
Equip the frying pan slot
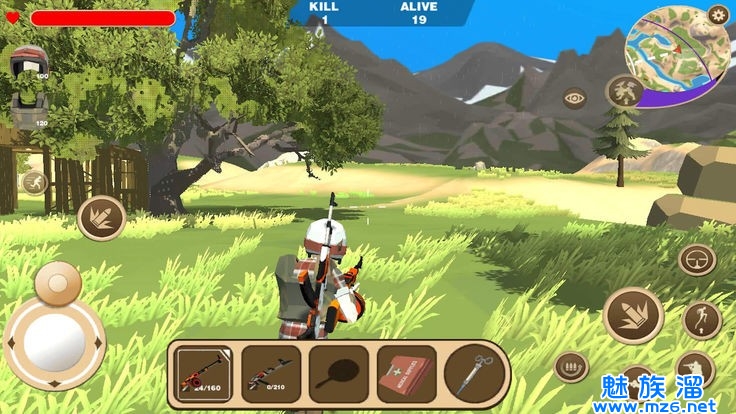338,372
